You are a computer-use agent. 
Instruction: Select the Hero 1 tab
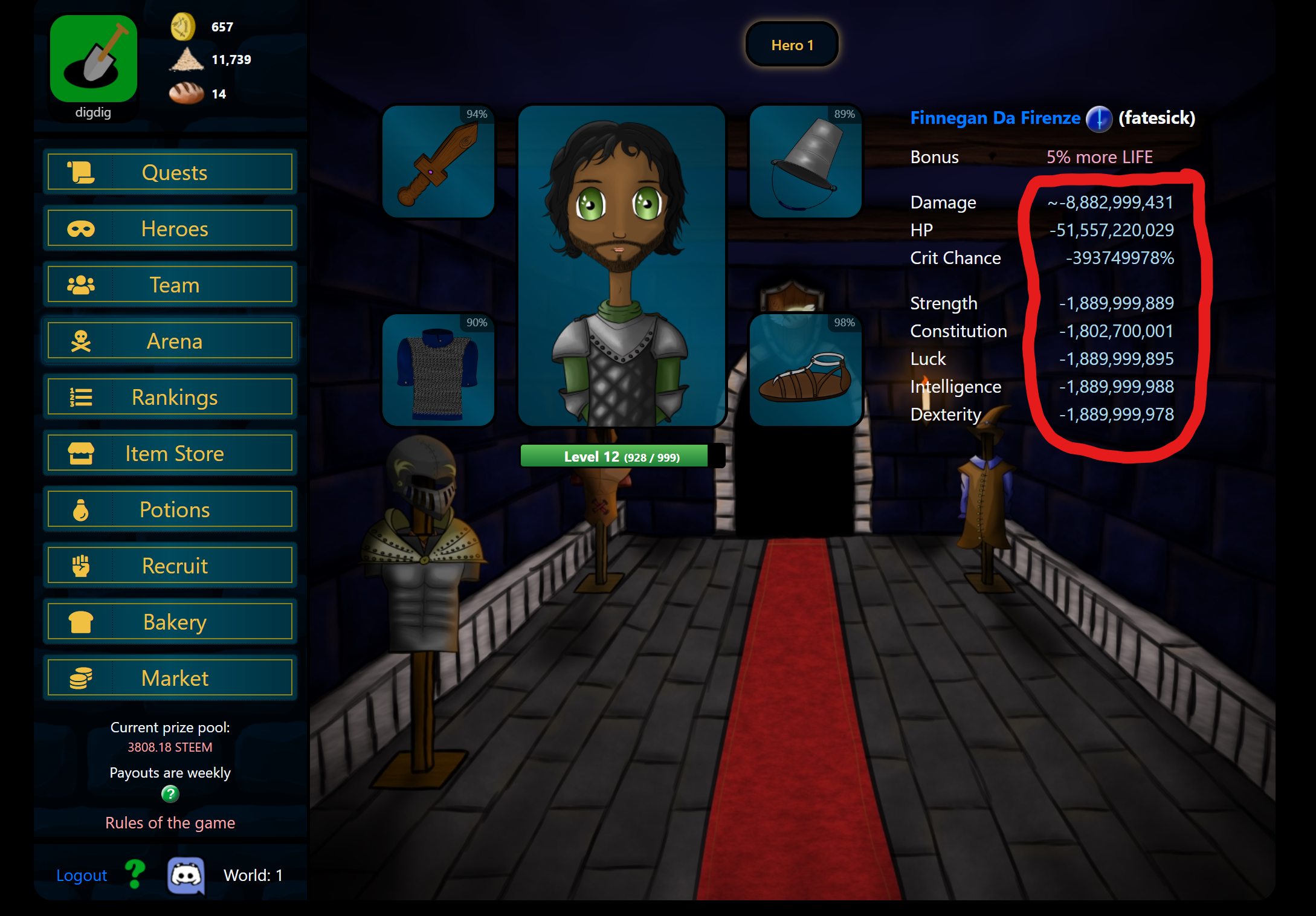(x=792, y=45)
